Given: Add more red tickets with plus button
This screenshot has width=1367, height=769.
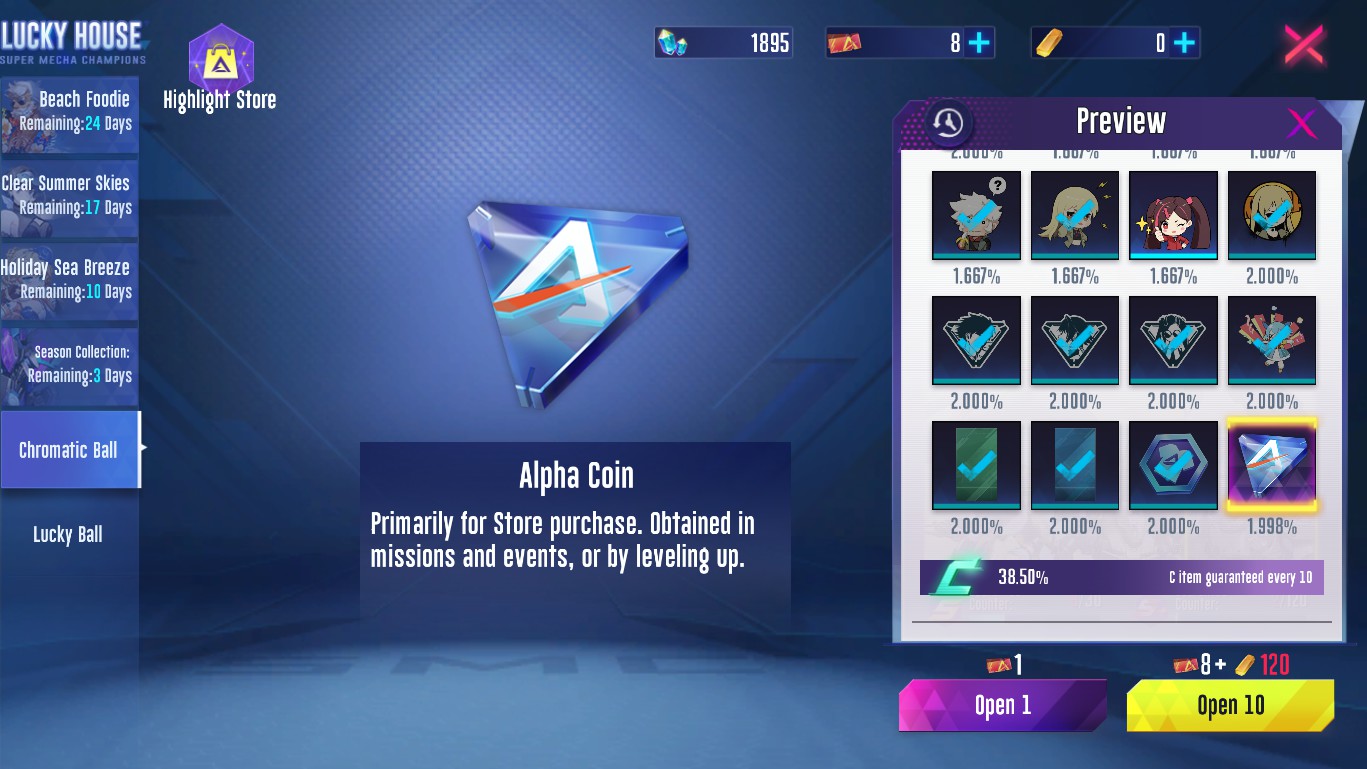Looking at the screenshot, I should pos(979,43).
